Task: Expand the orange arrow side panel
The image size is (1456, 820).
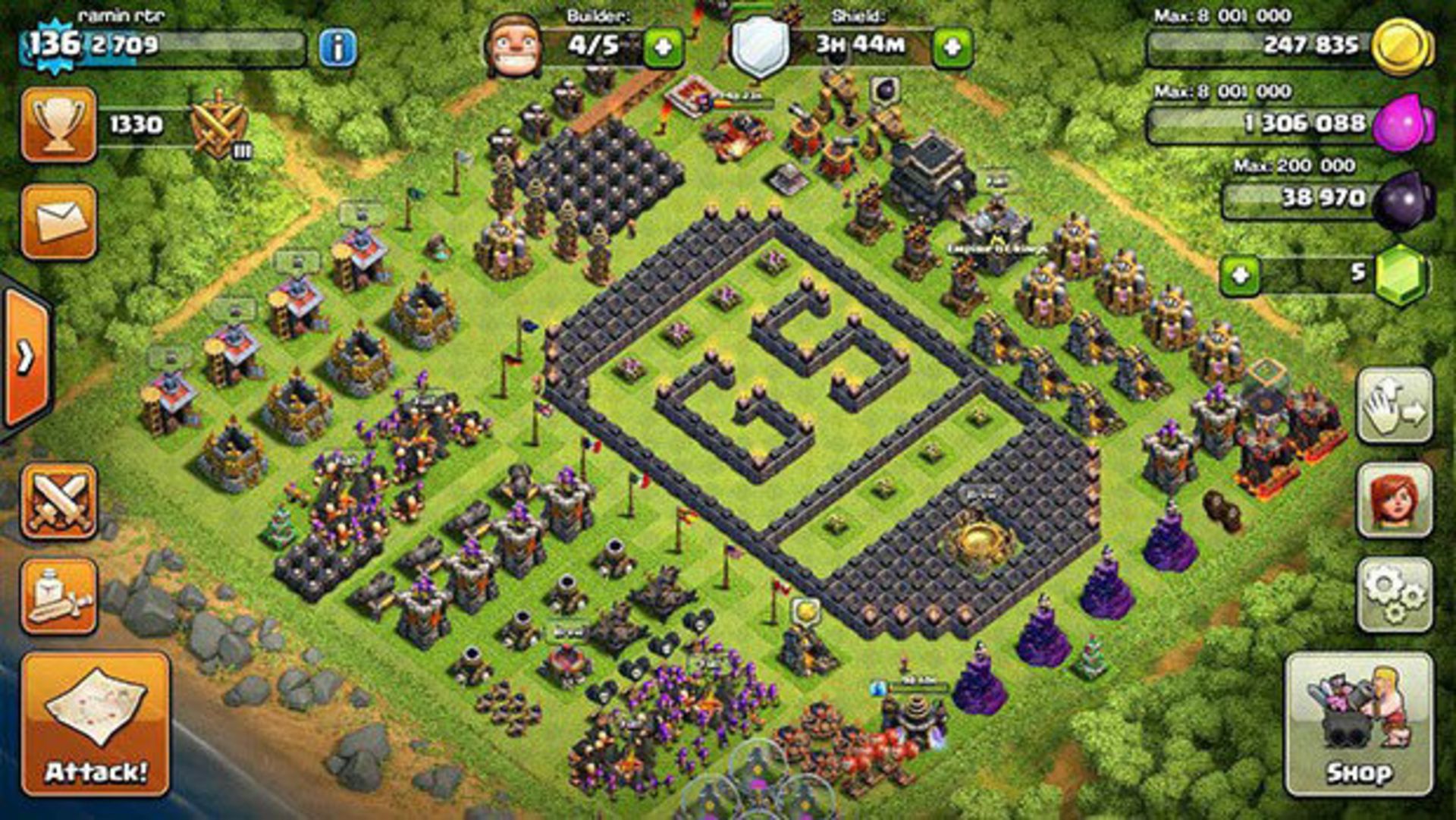Action: point(27,357)
